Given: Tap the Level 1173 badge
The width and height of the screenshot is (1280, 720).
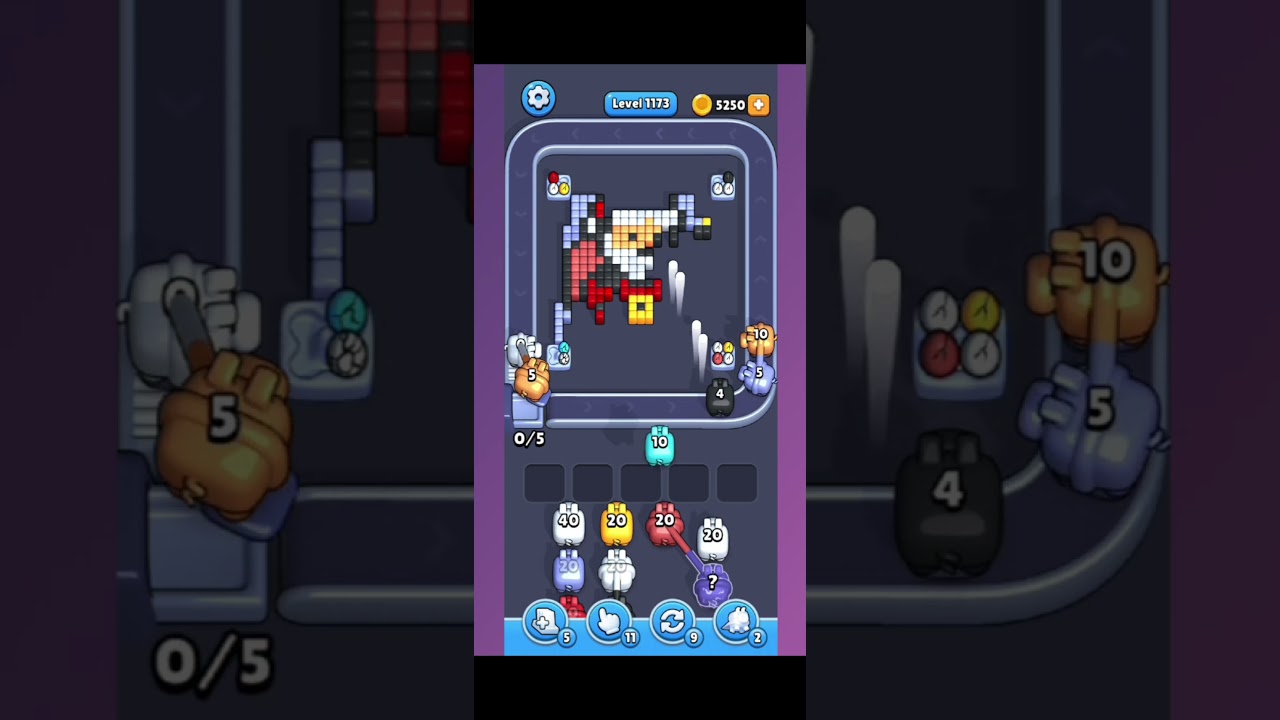Looking at the screenshot, I should [x=640, y=104].
